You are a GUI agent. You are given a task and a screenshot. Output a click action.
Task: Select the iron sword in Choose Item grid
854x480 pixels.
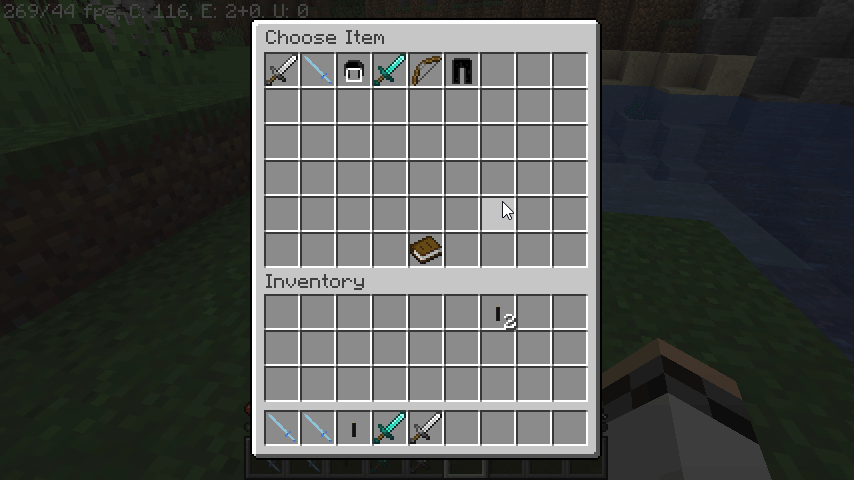pyautogui.click(x=282, y=70)
